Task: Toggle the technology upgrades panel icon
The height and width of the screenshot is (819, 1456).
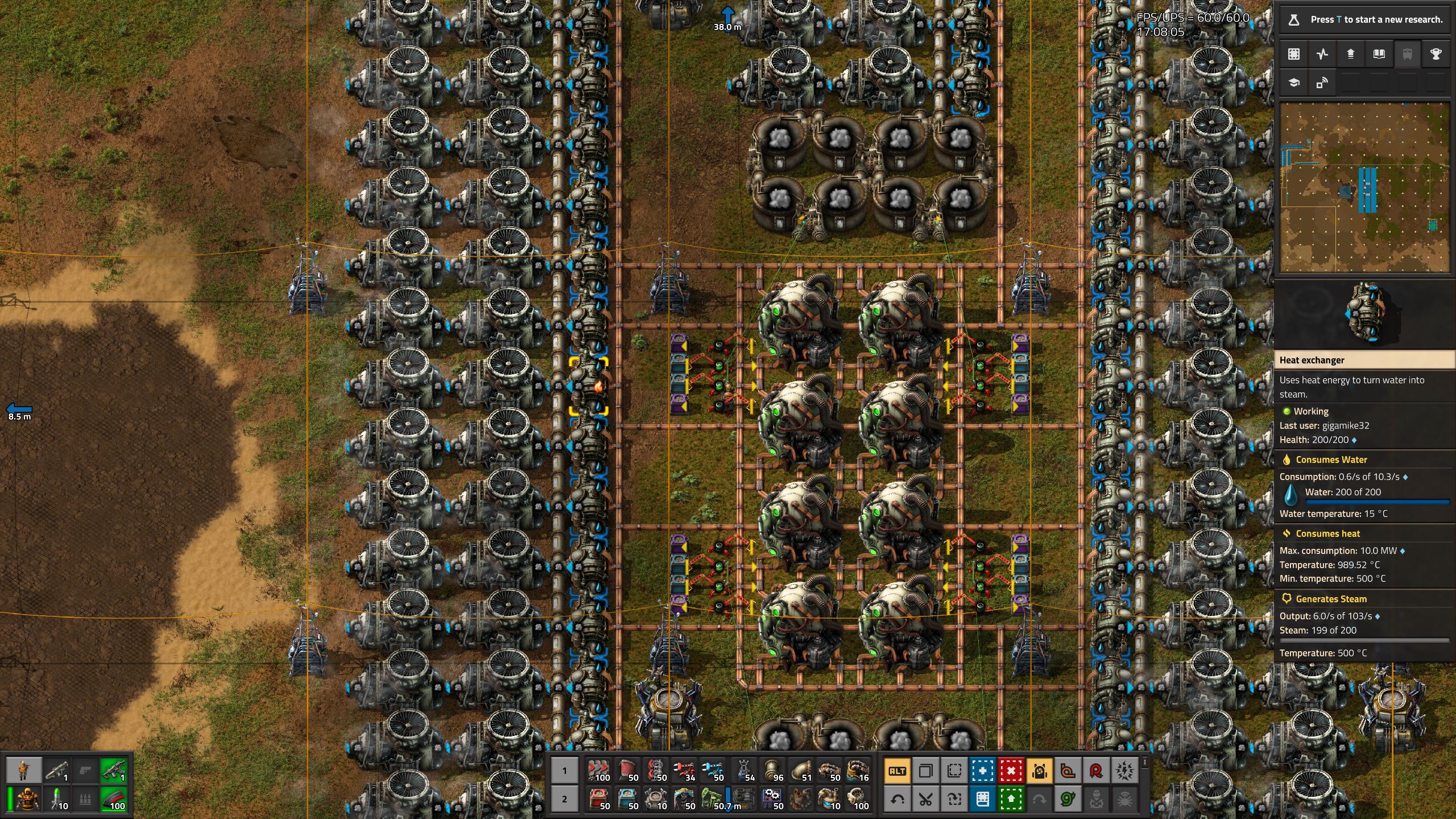Action: 1351,54
